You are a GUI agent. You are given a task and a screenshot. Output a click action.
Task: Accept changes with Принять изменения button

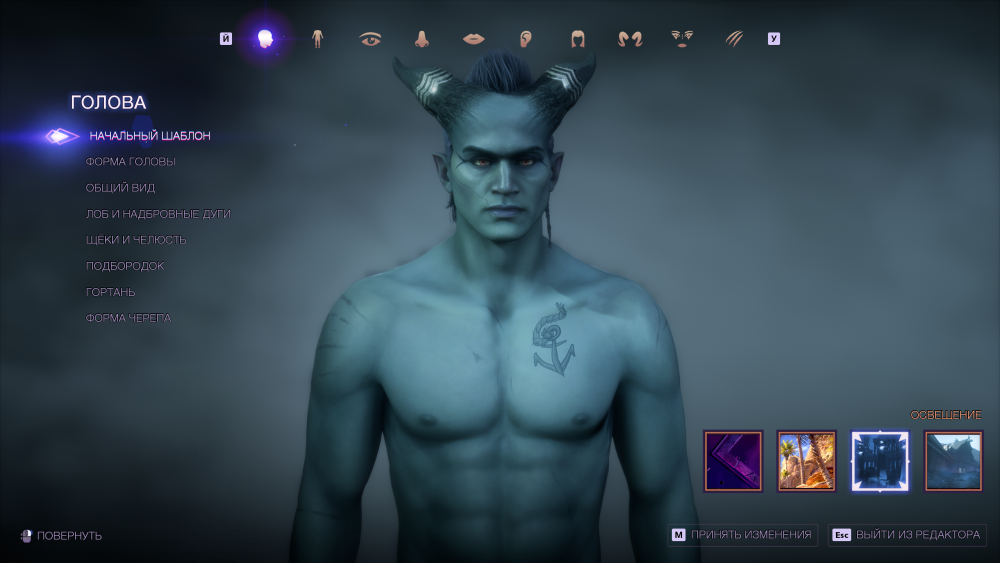[743, 535]
